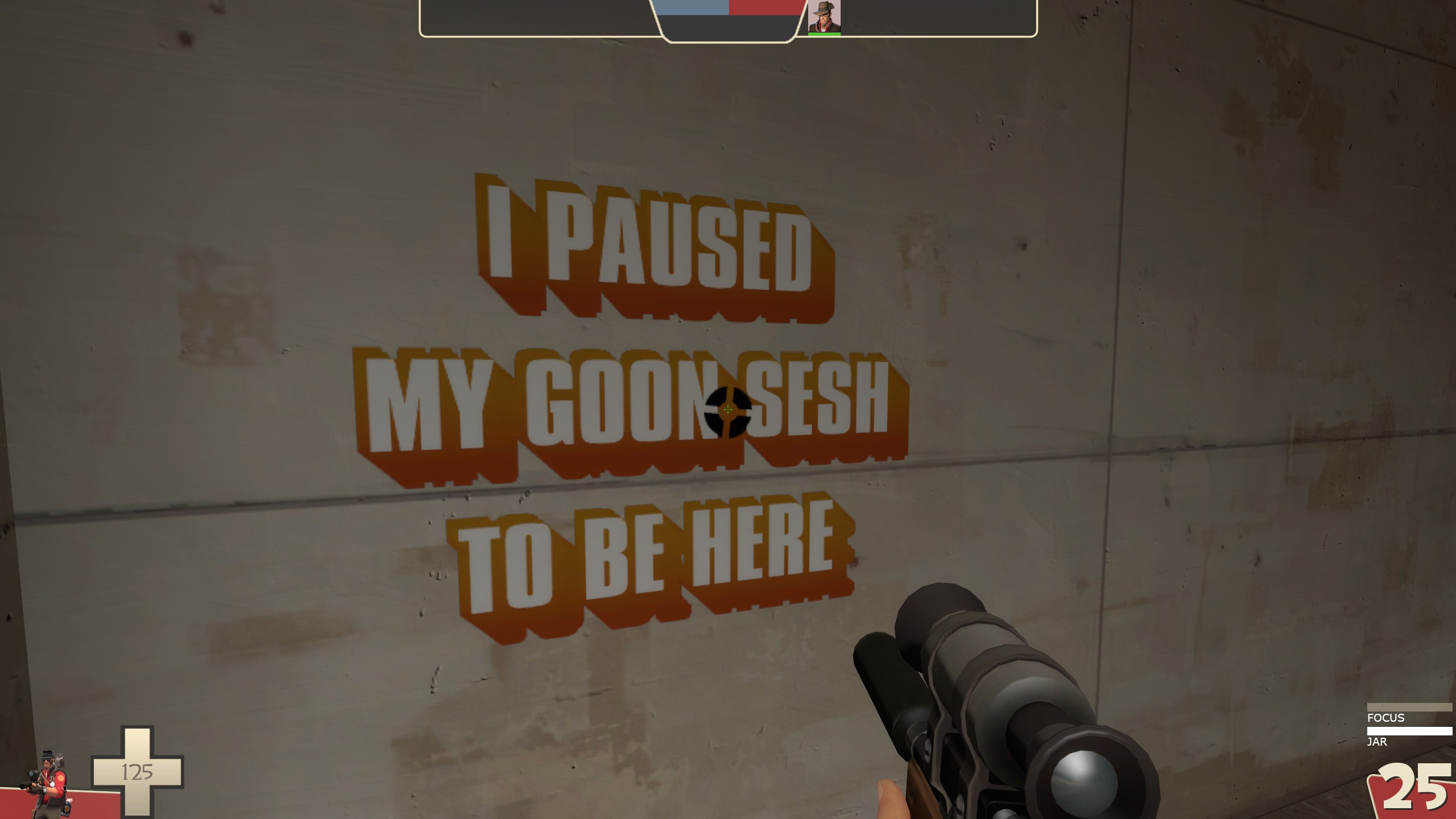Click the crosshair dot at screen center

(x=728, y=409)
